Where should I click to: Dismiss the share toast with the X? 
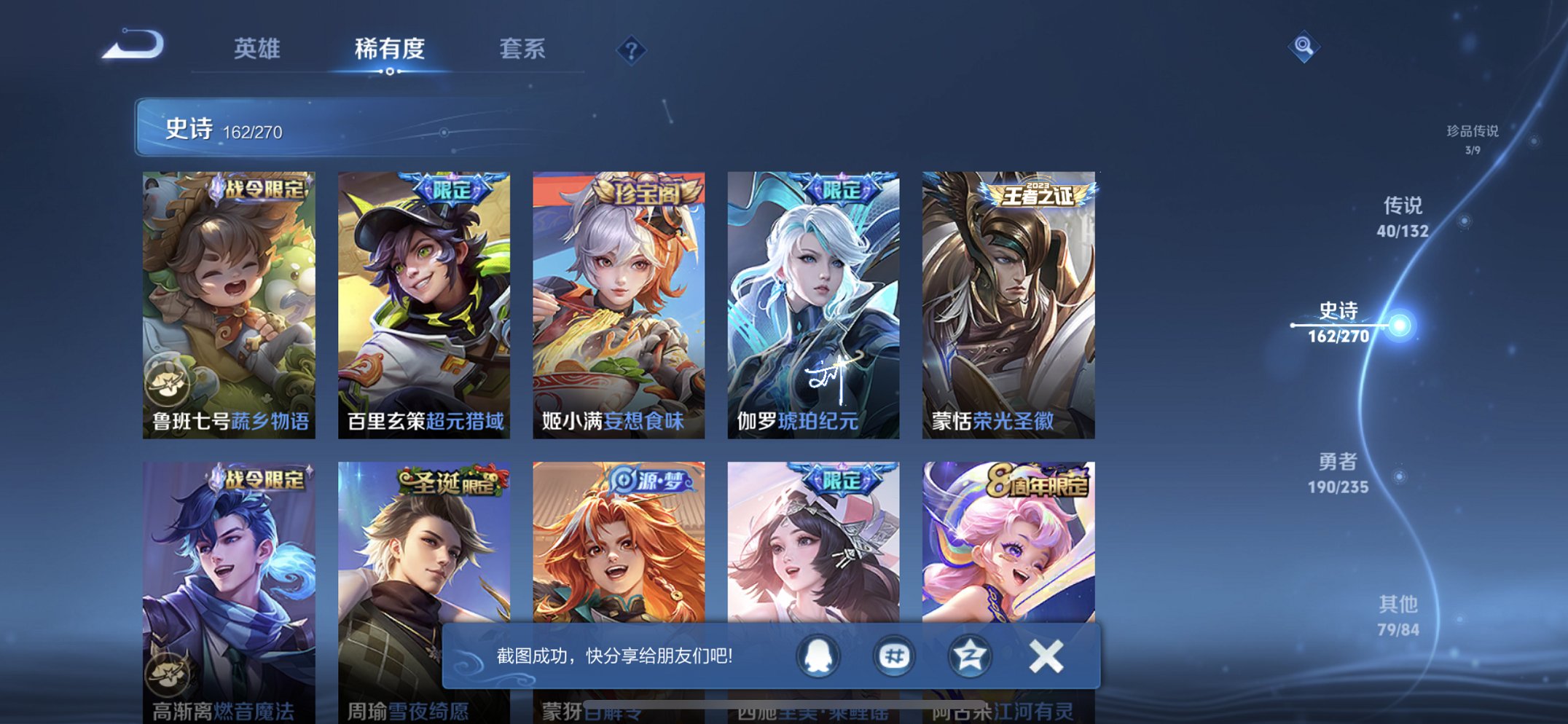coord(1045,655)
